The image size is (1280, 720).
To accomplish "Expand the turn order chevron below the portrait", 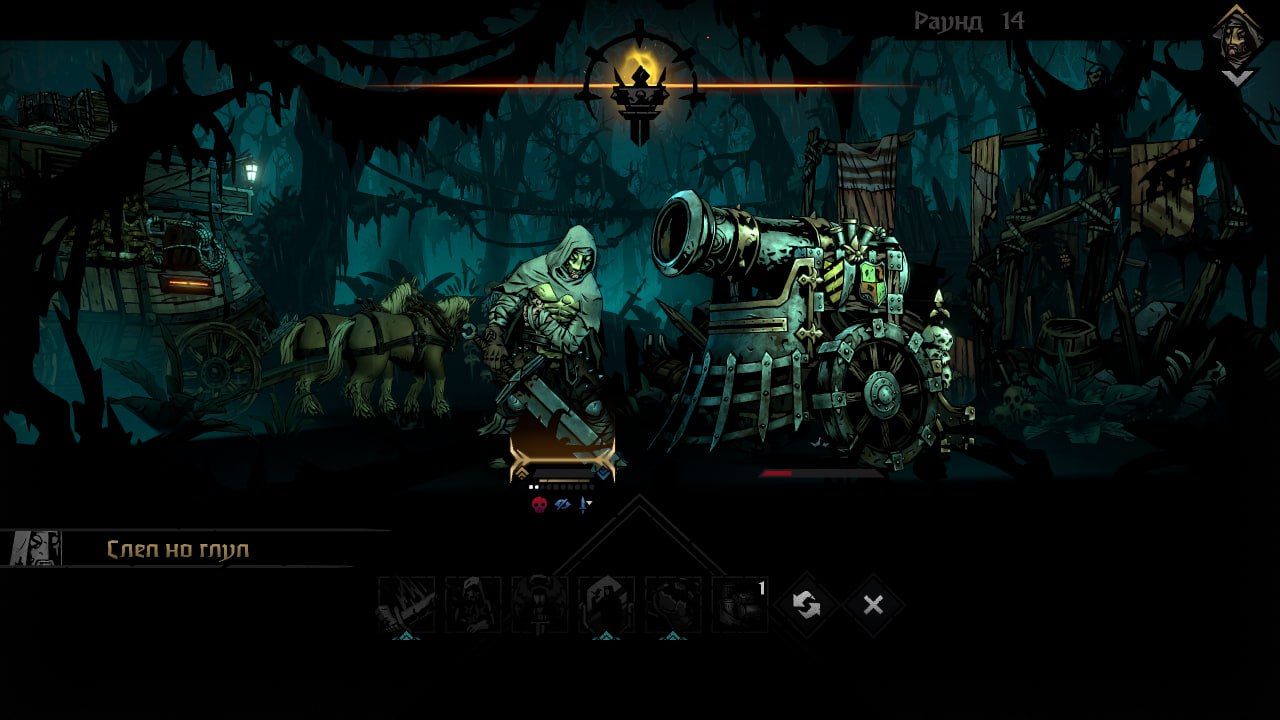I will click(x=1237, y=78).
